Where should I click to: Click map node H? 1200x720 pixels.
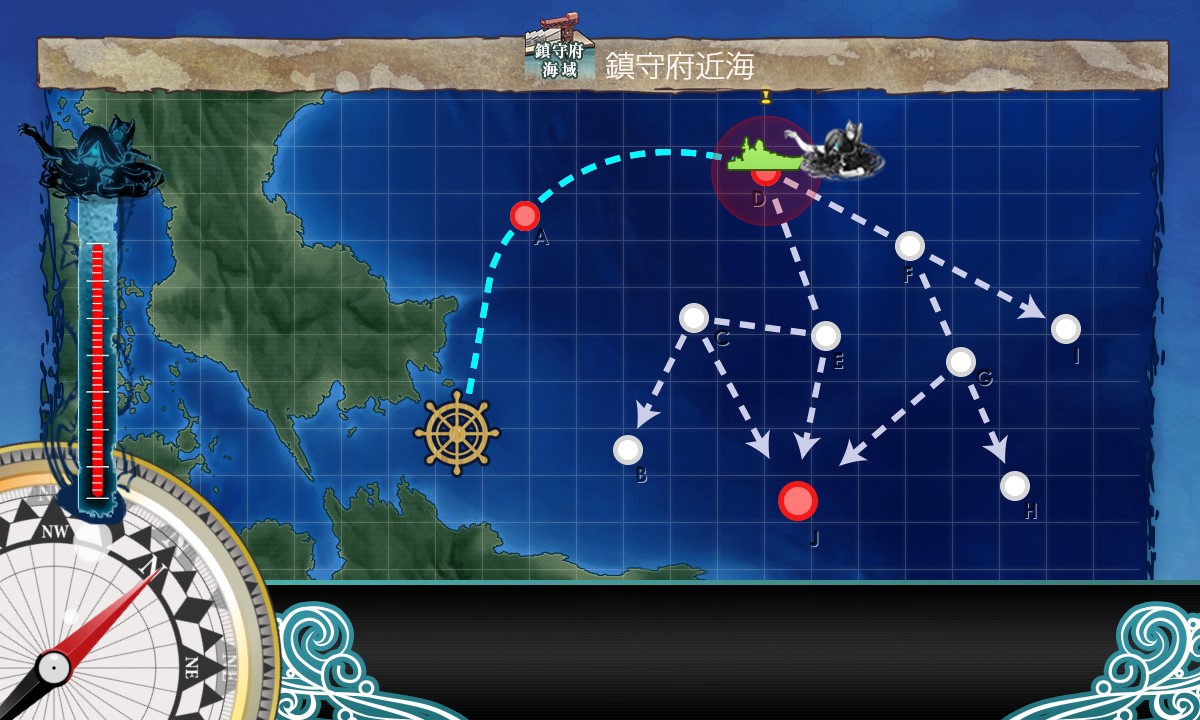click(1015, 486)
